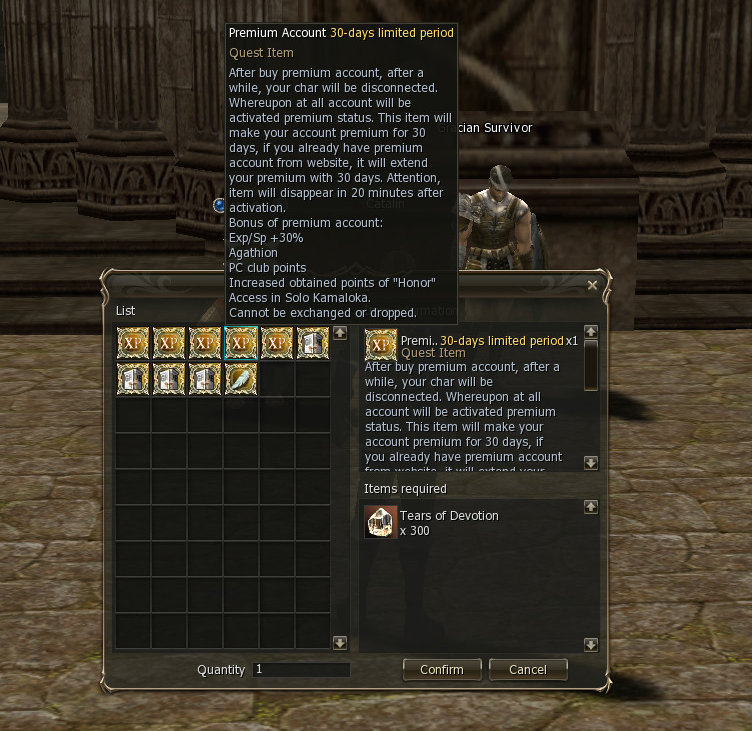Image resolution: width=752 pixels, height=731 pixels.
Task: Click the Items required scroll-down arrow
Action: pos(591,645)
